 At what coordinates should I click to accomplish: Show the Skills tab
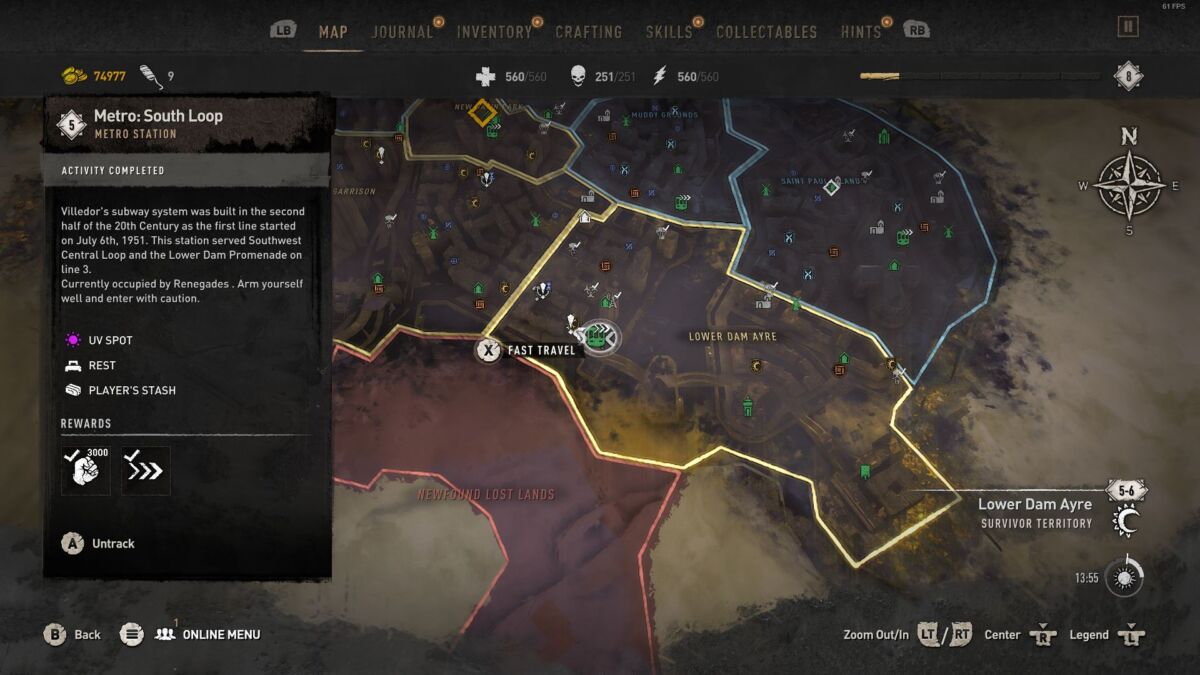668,32
